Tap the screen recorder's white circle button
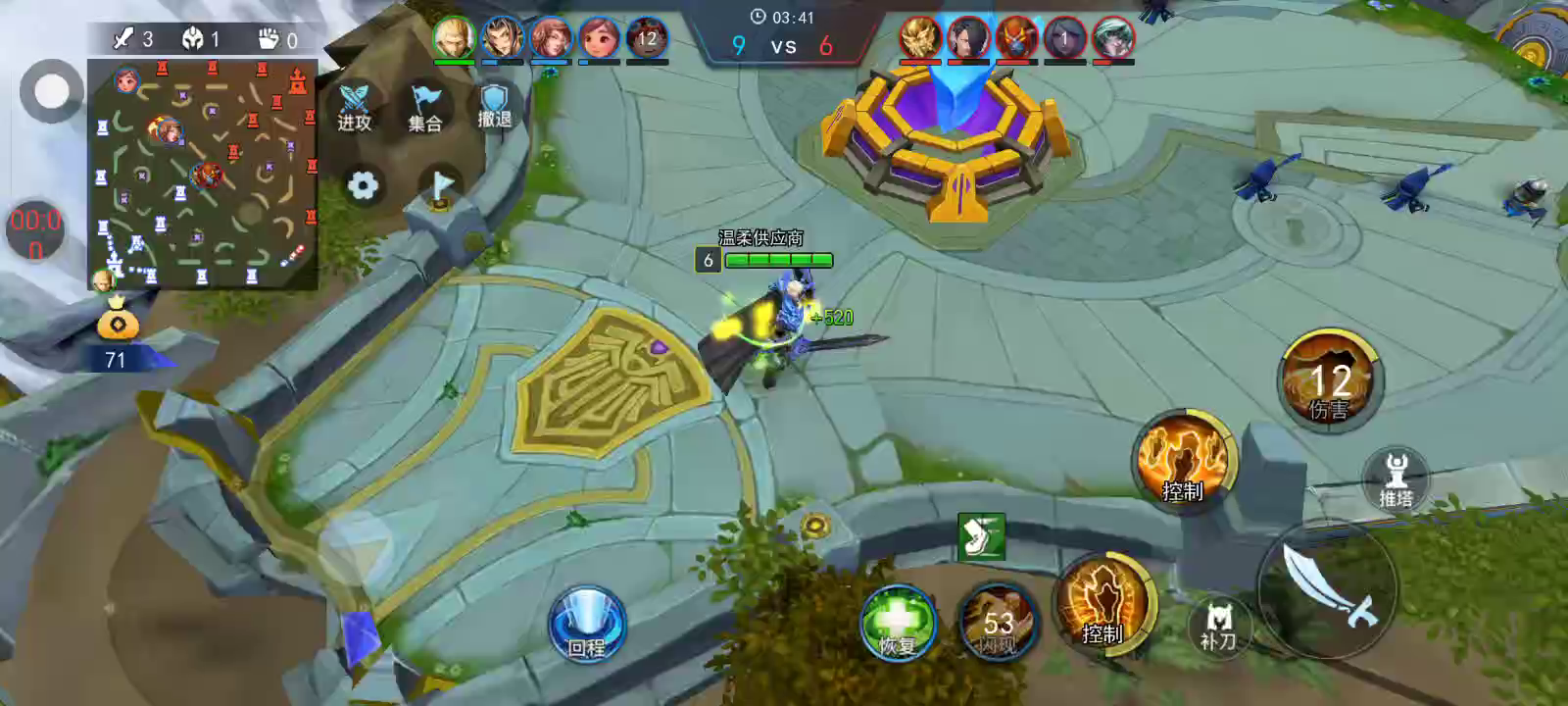The height and width of the screenshot is (706, 1568). pyautogui.click(x=51, y=91)
